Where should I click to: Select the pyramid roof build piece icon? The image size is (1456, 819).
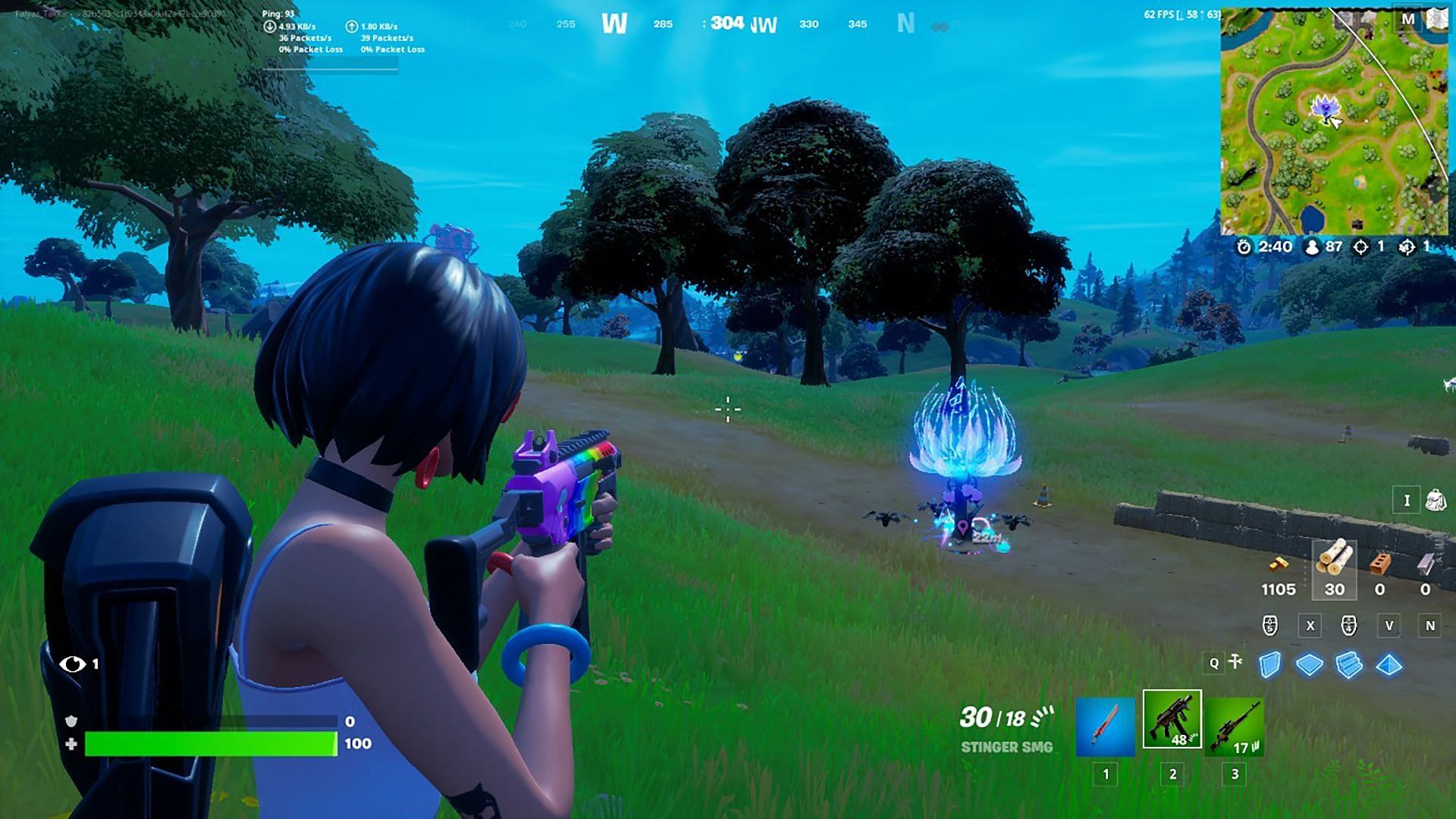pos(1388,665)
